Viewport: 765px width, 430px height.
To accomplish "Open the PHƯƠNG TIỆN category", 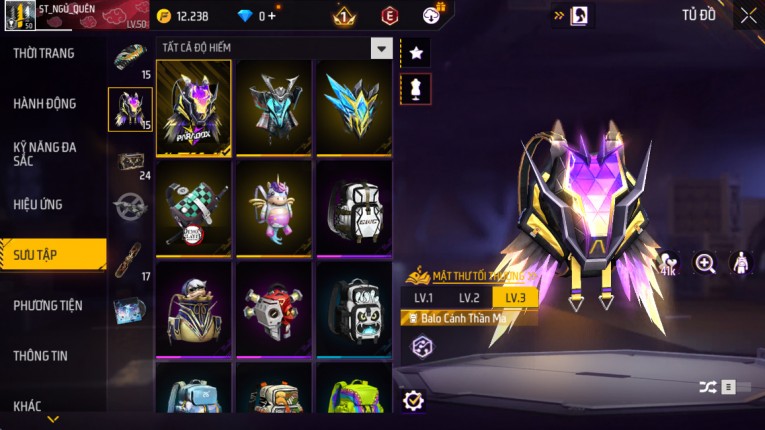I will point(48,305).
